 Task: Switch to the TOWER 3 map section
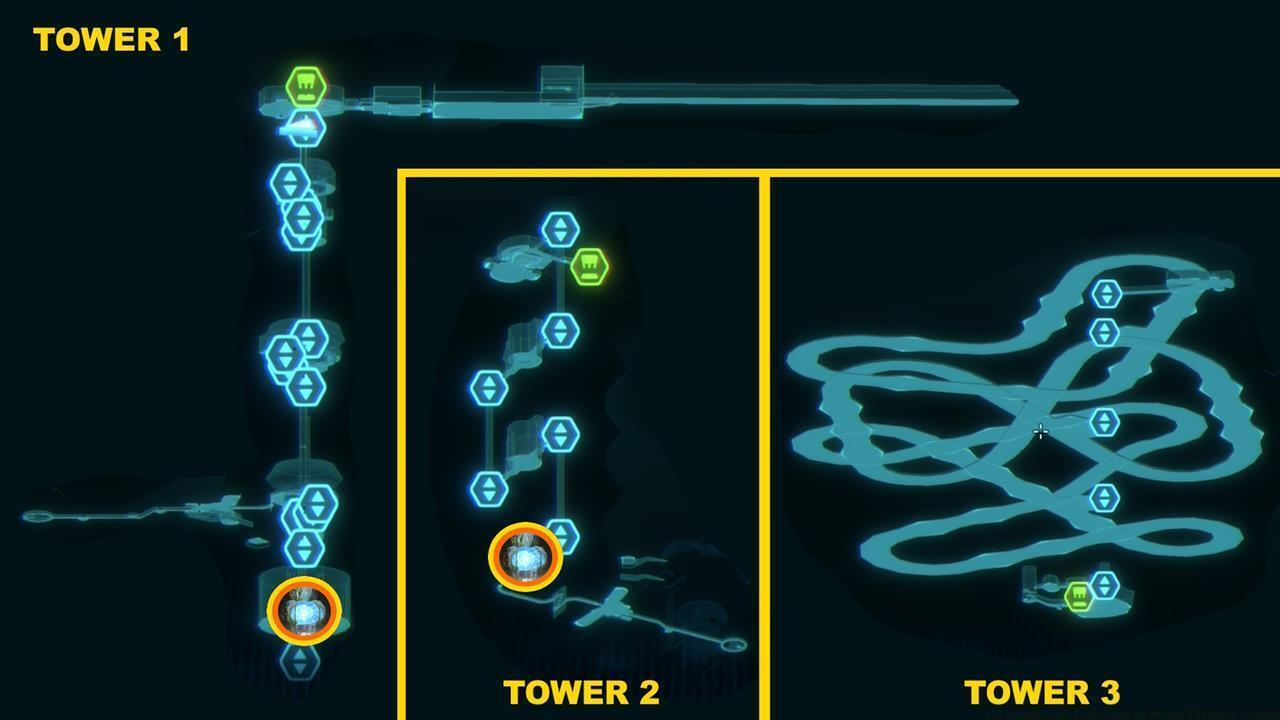pyautogui.click(x=1041, y=691)
